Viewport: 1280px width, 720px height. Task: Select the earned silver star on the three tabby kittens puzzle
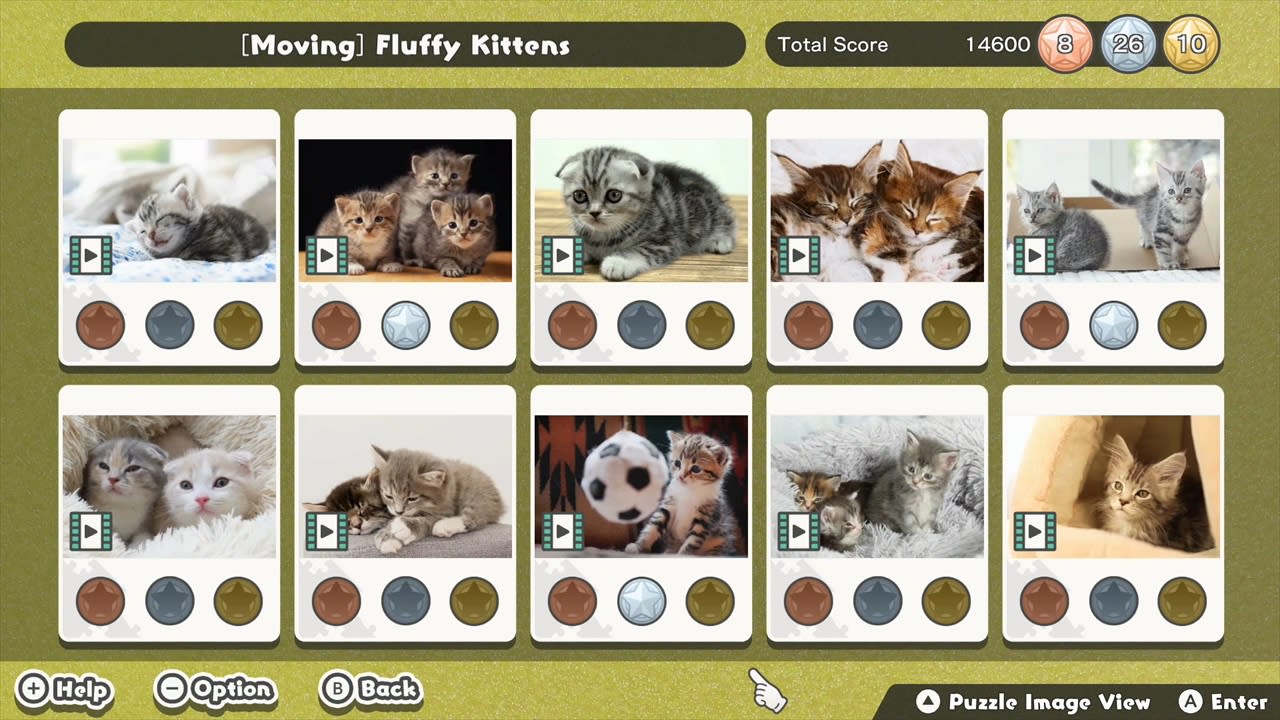point(405,325)
